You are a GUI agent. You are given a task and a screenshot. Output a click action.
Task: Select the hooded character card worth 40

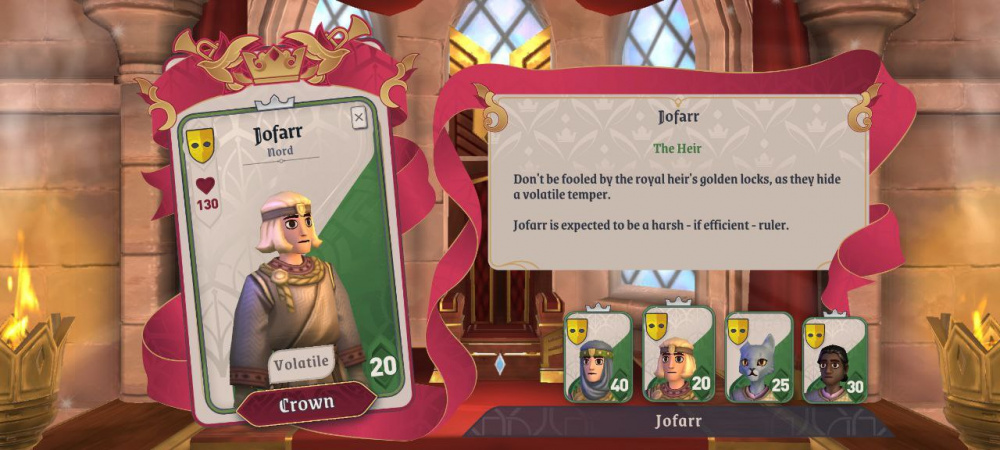[598, 357]
